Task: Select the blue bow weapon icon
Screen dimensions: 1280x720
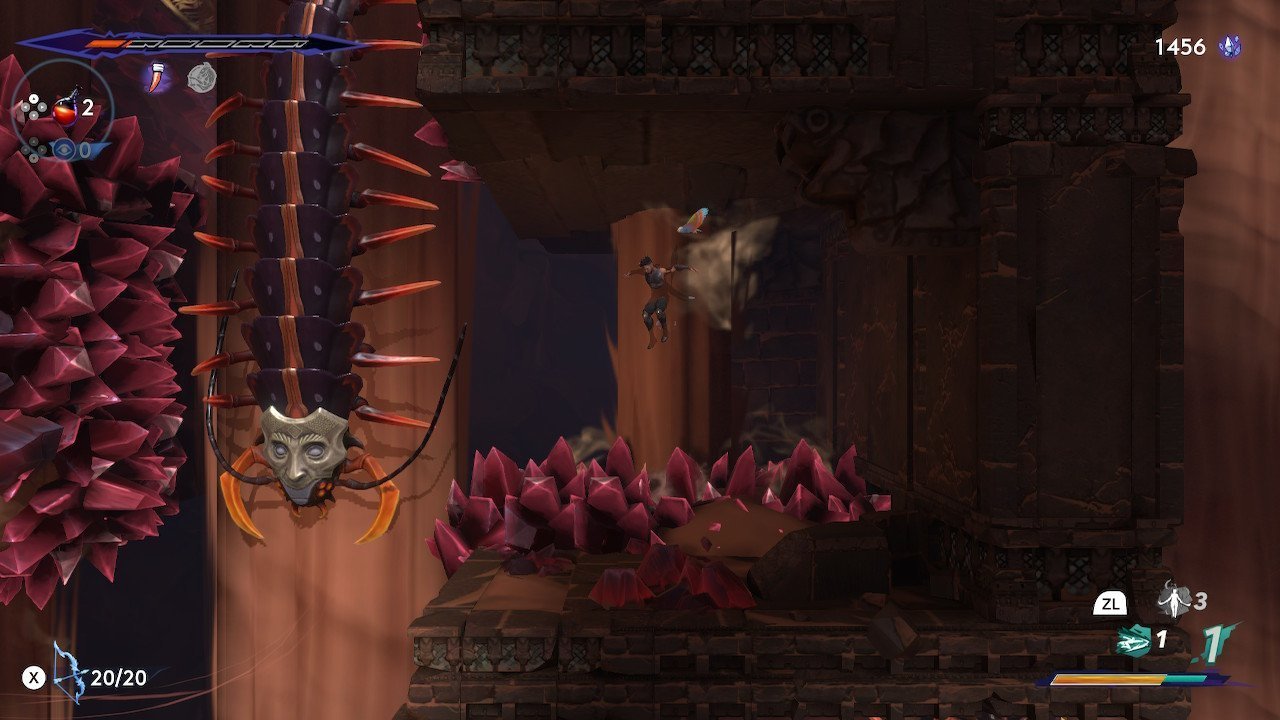Action: (x=69, y=676)
